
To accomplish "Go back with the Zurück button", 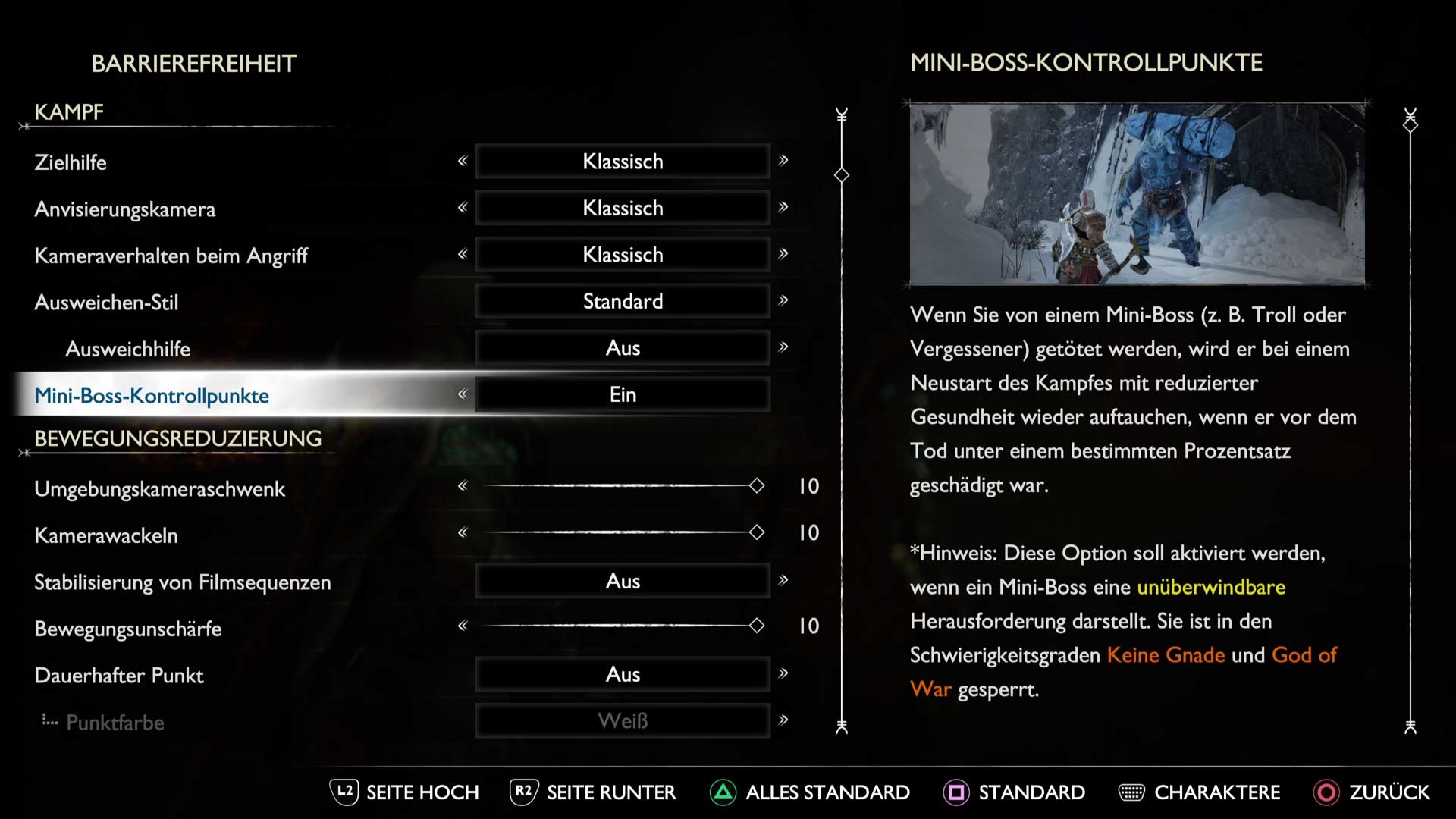I will click(1373, 792).
